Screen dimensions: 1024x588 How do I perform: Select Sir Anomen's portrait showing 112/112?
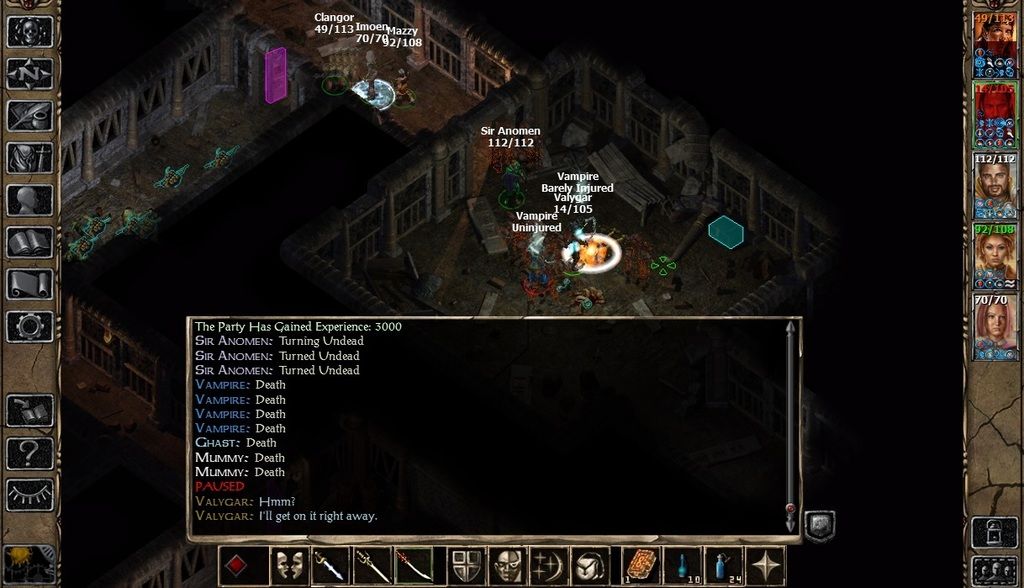click(x=995, y=186)
